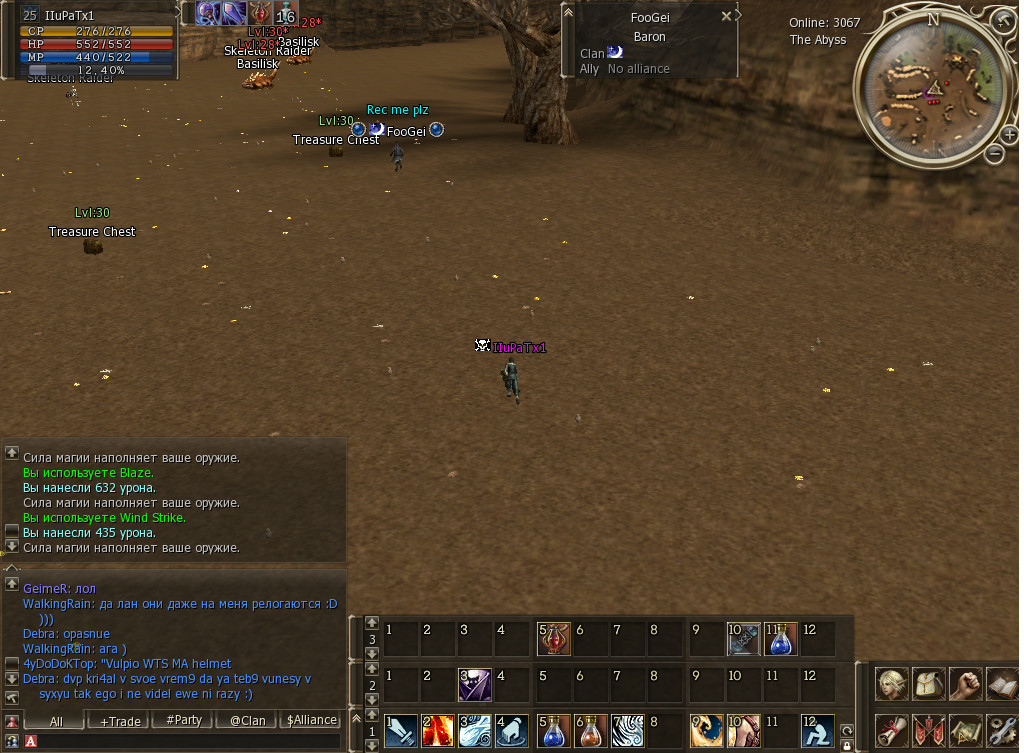Switch chat to the +Trade tab
1024x753 pixels.
(x=119, y=720)
